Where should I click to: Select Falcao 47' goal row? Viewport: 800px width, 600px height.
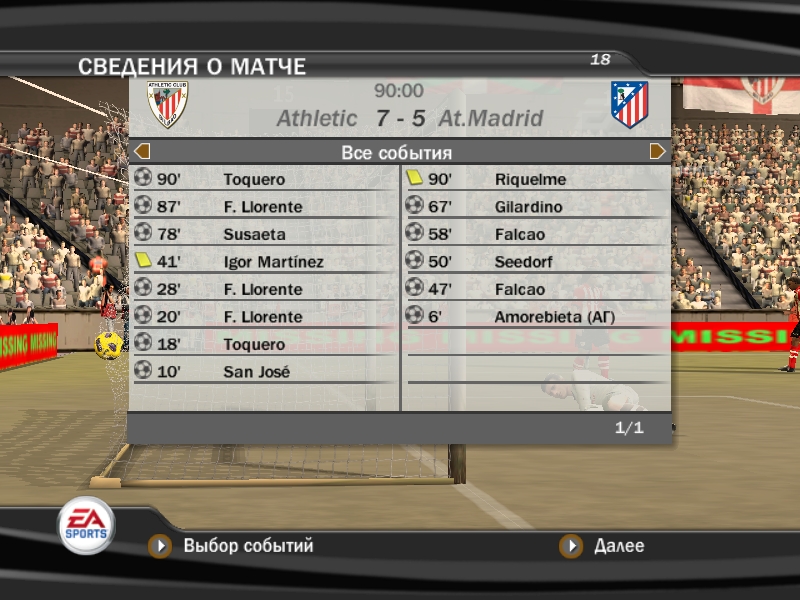537,290
